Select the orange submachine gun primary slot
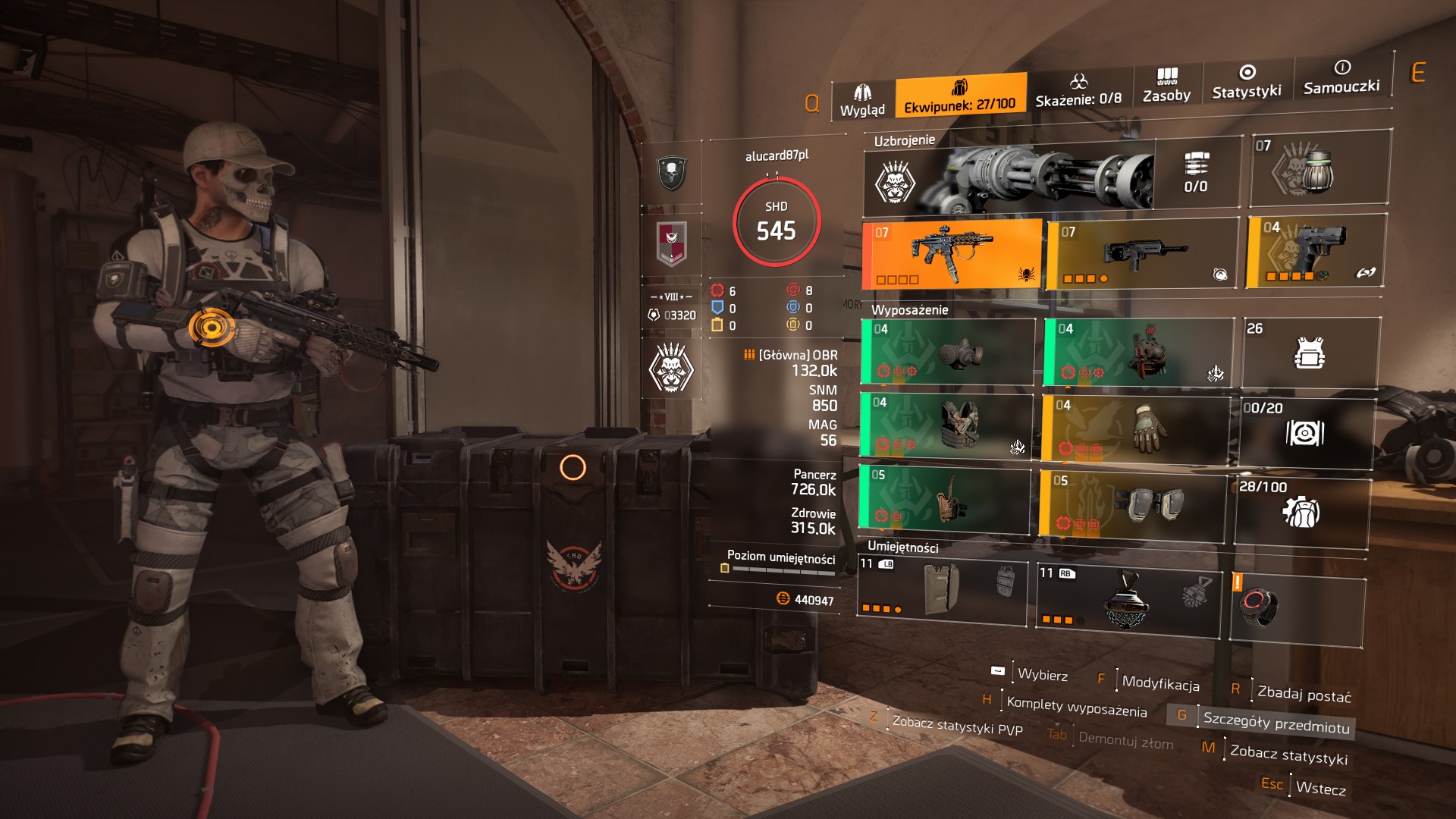Viewport: 1456px width, 819px height. pyautogui.click(x=952, y=254)
